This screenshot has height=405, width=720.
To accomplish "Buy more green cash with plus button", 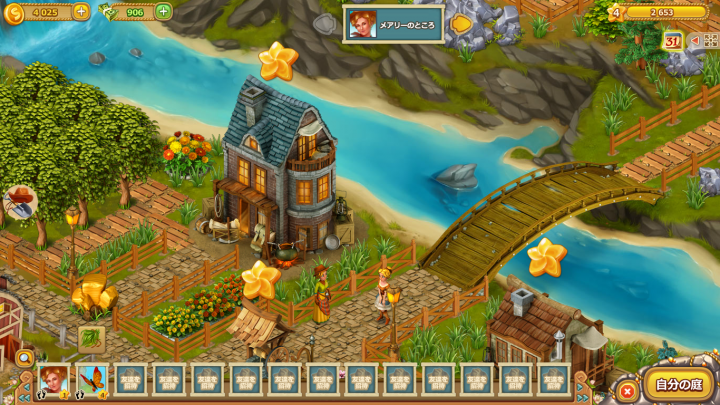I will point(163,12).
